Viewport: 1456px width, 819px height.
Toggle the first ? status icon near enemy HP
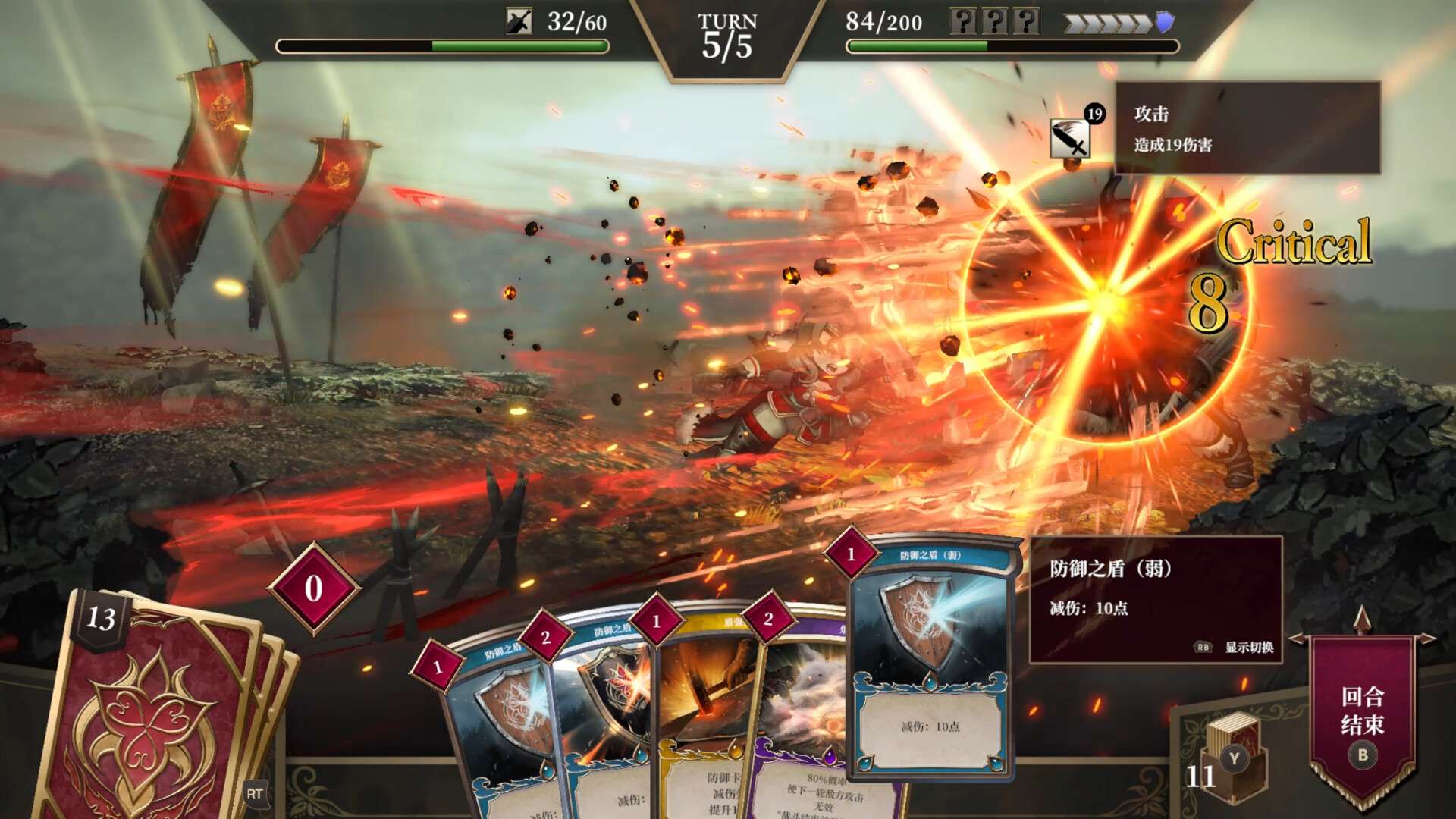[x=964, y=20]
